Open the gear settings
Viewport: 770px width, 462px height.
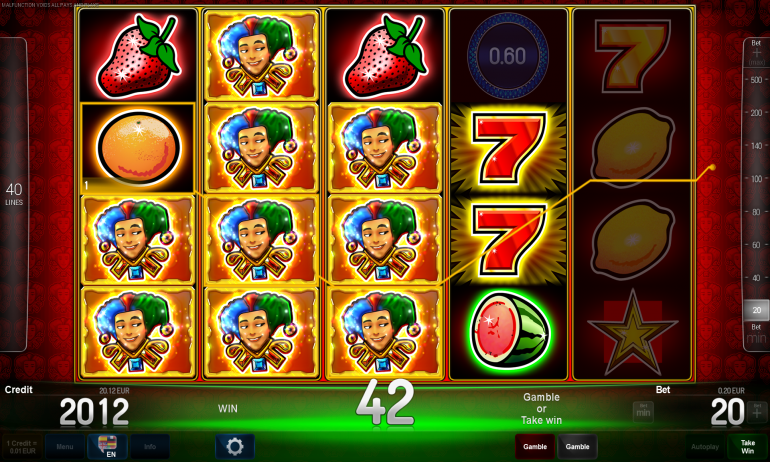[x=235, y=446]
